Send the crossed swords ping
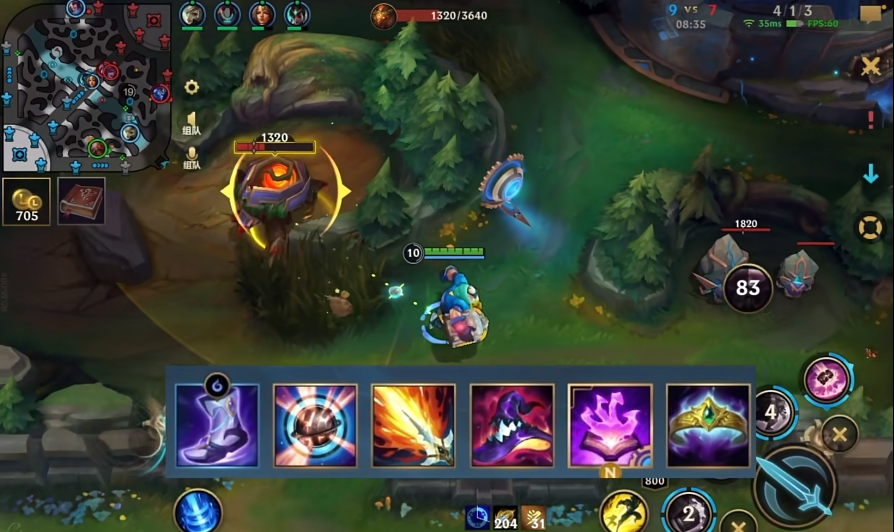Viewport: 894px width, 532px height. [x=871, y=66]
